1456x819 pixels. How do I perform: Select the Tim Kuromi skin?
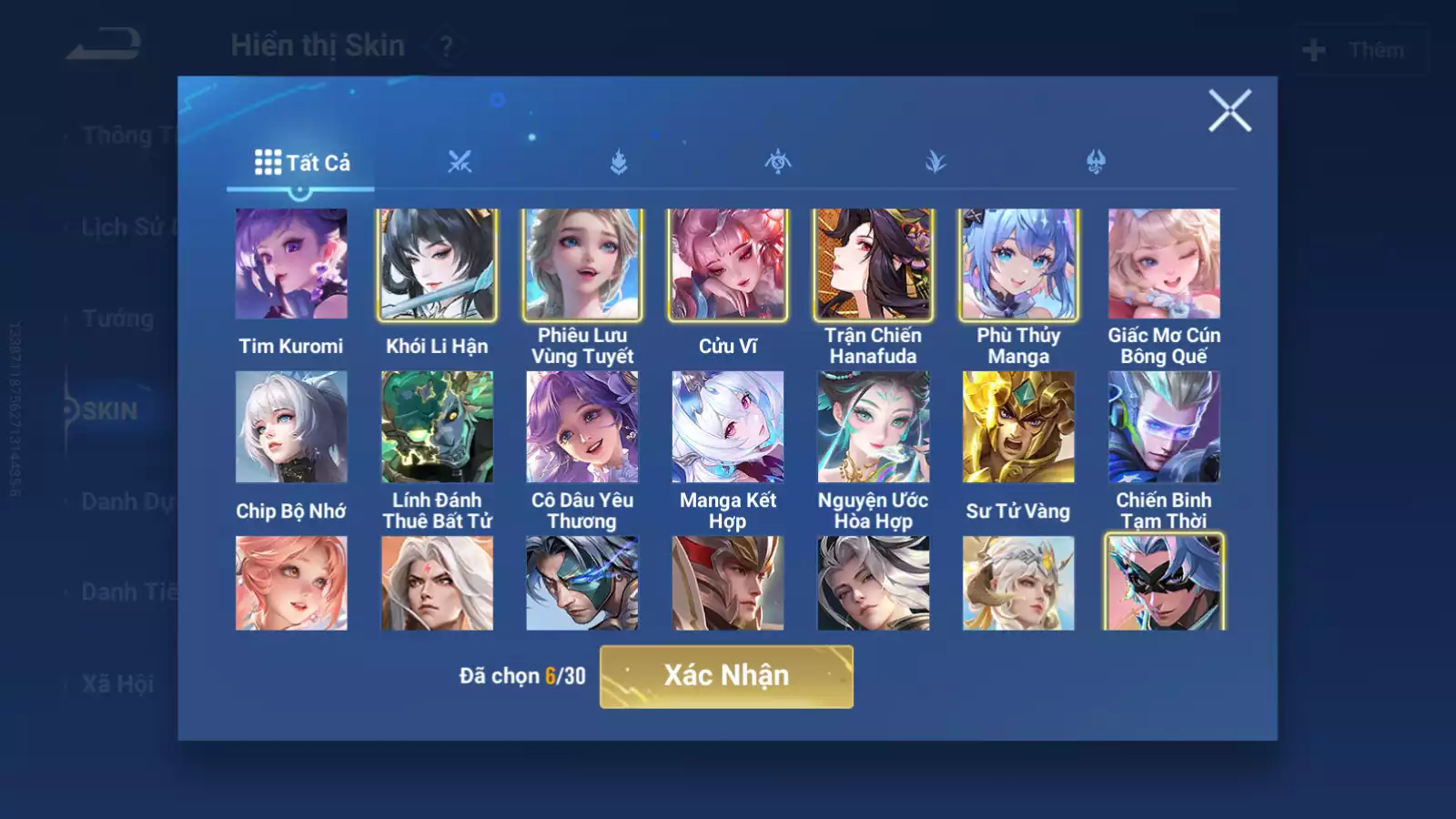click(291, 264)
